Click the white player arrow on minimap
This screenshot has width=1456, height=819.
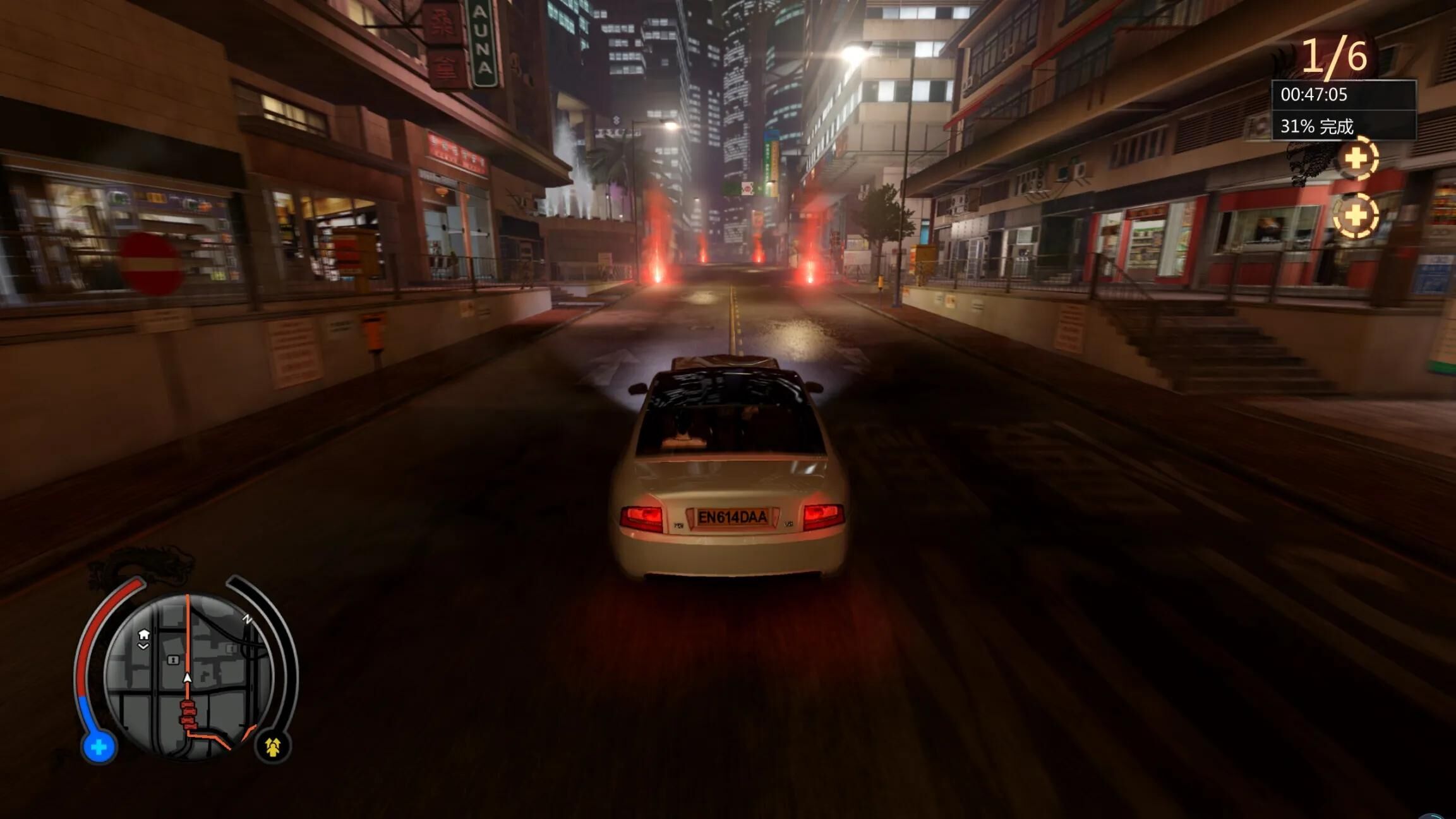(187, 678)
